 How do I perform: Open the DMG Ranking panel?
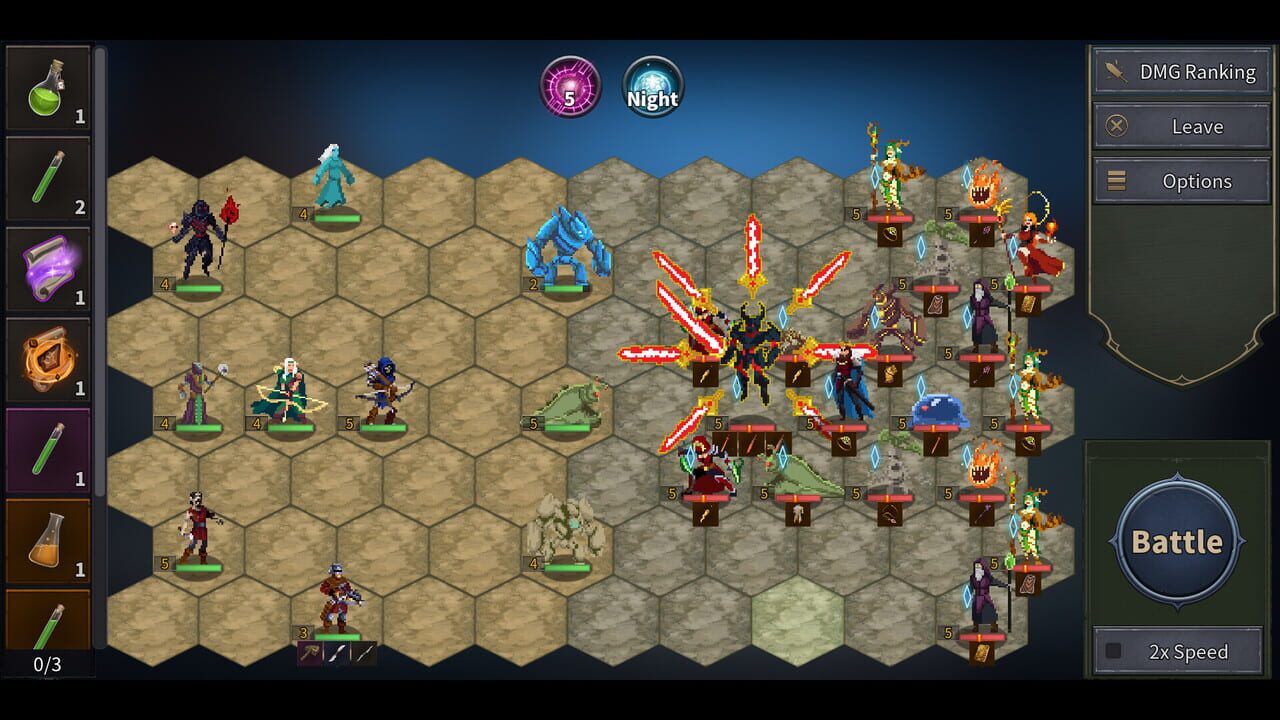(1180, 70)
